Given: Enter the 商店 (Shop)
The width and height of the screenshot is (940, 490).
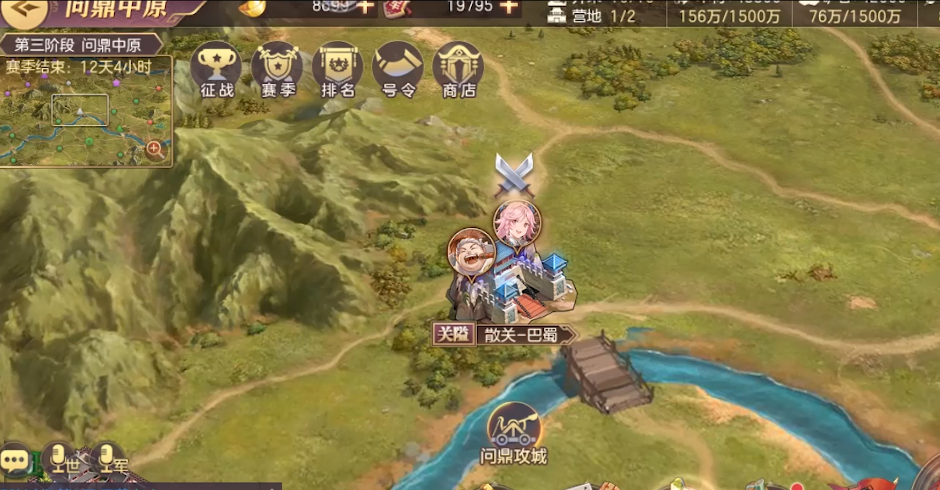Looking at the screenshot, I should pos(459,70).
